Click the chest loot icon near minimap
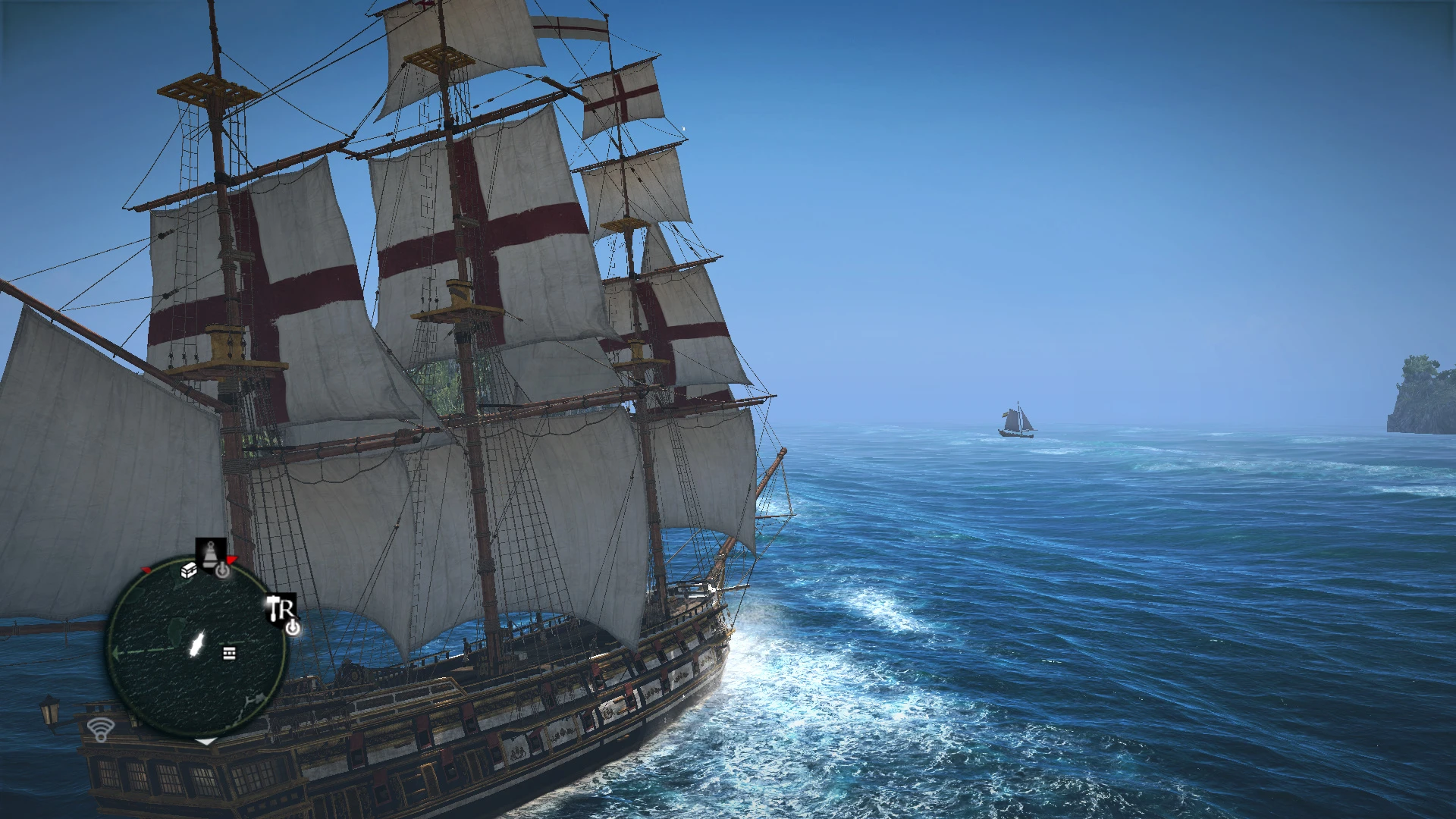This screenshot has height=819, width=1456. click(190, 572)
